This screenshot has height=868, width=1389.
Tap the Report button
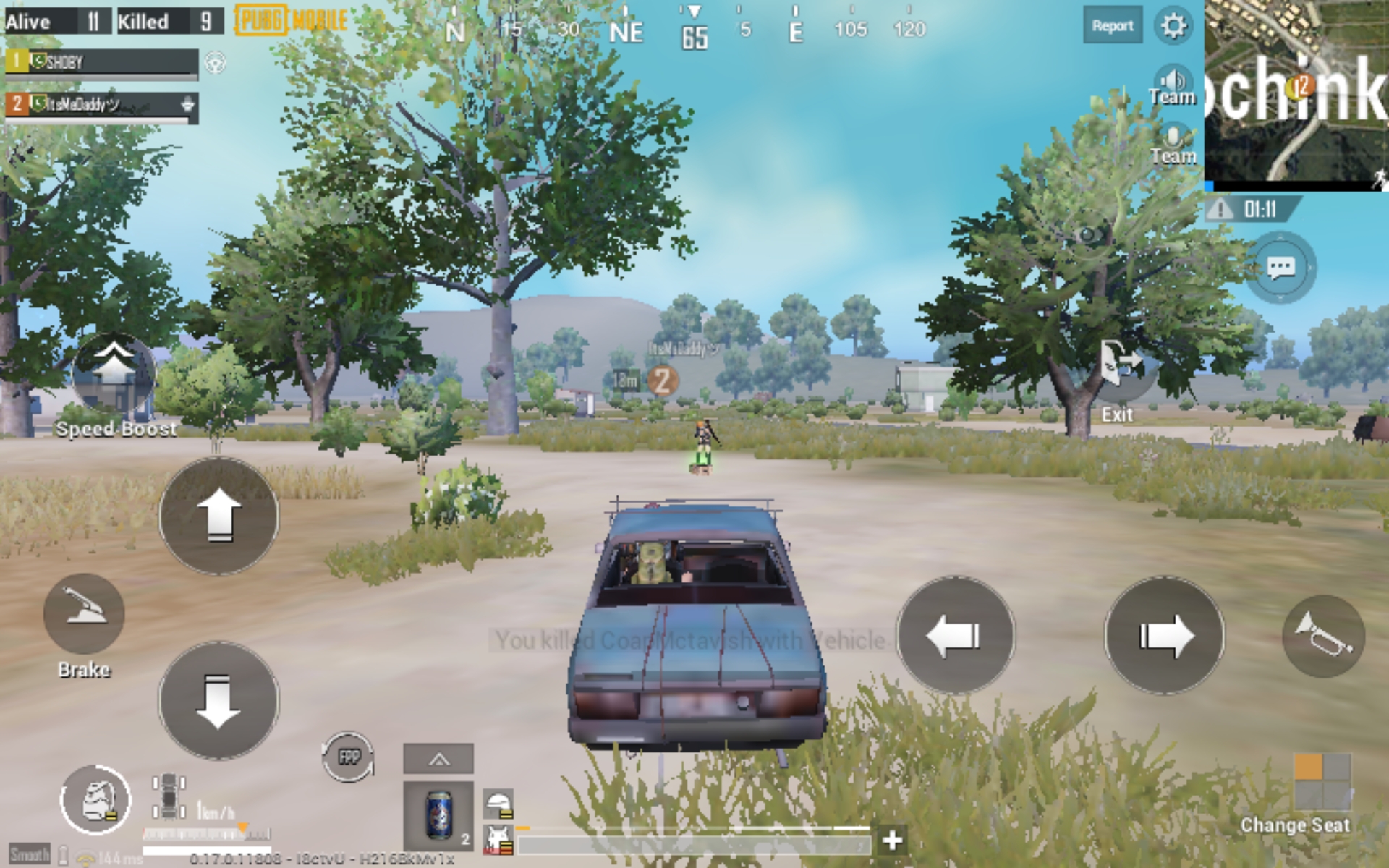[1112, 26]
